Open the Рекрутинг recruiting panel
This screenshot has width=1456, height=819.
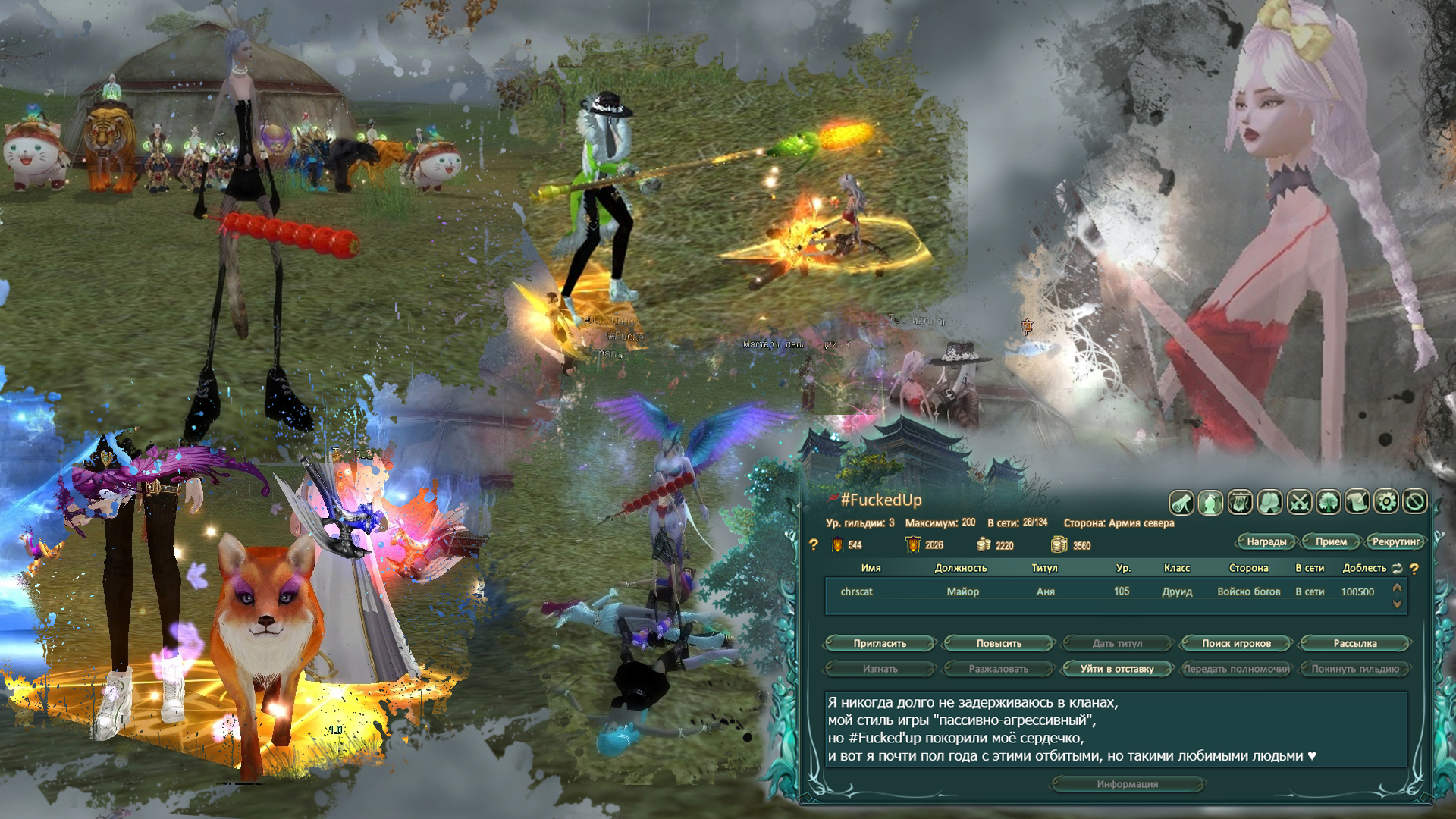(x=1395, y=541)
